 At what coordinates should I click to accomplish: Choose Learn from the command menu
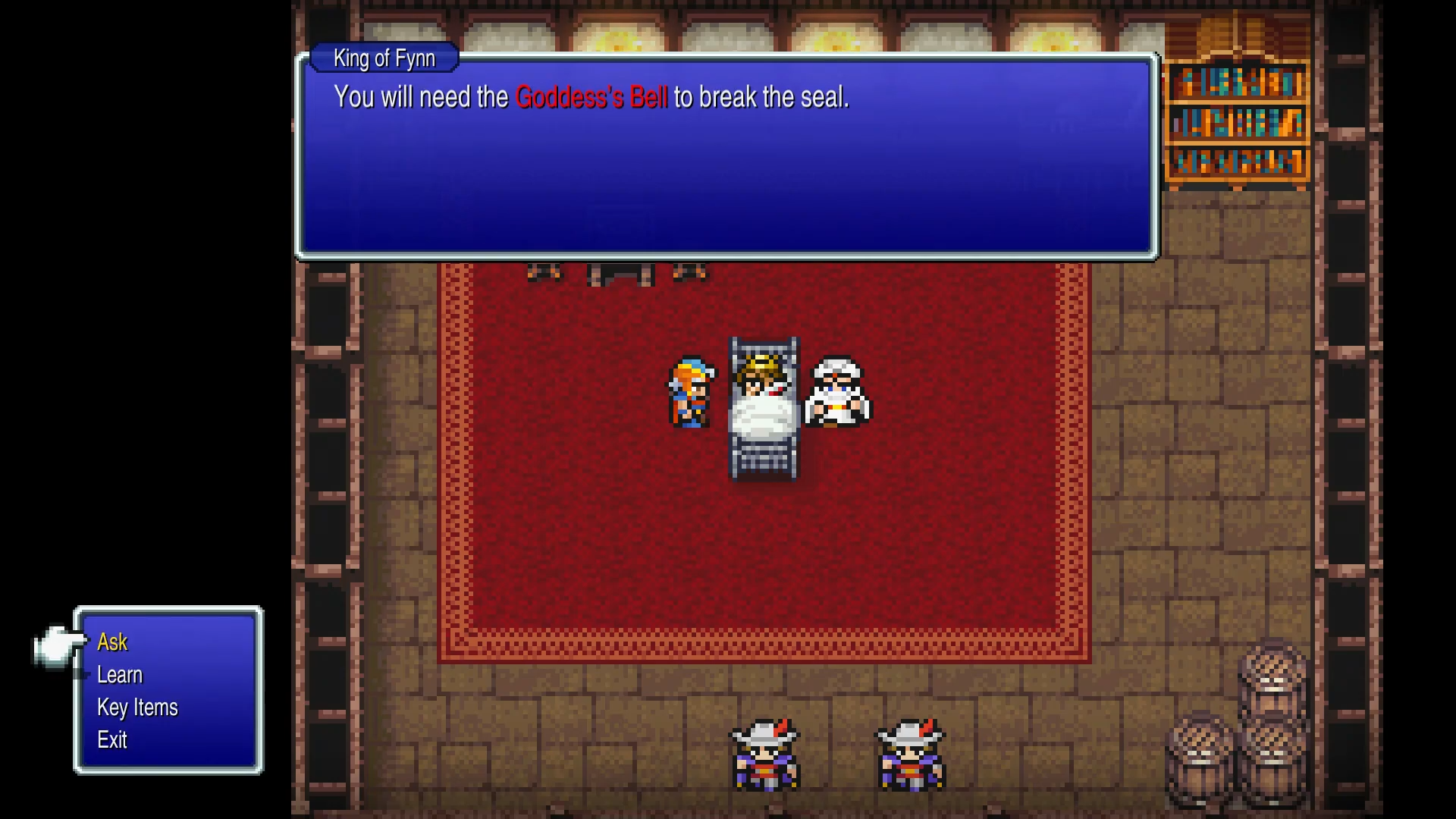point(120,675)
